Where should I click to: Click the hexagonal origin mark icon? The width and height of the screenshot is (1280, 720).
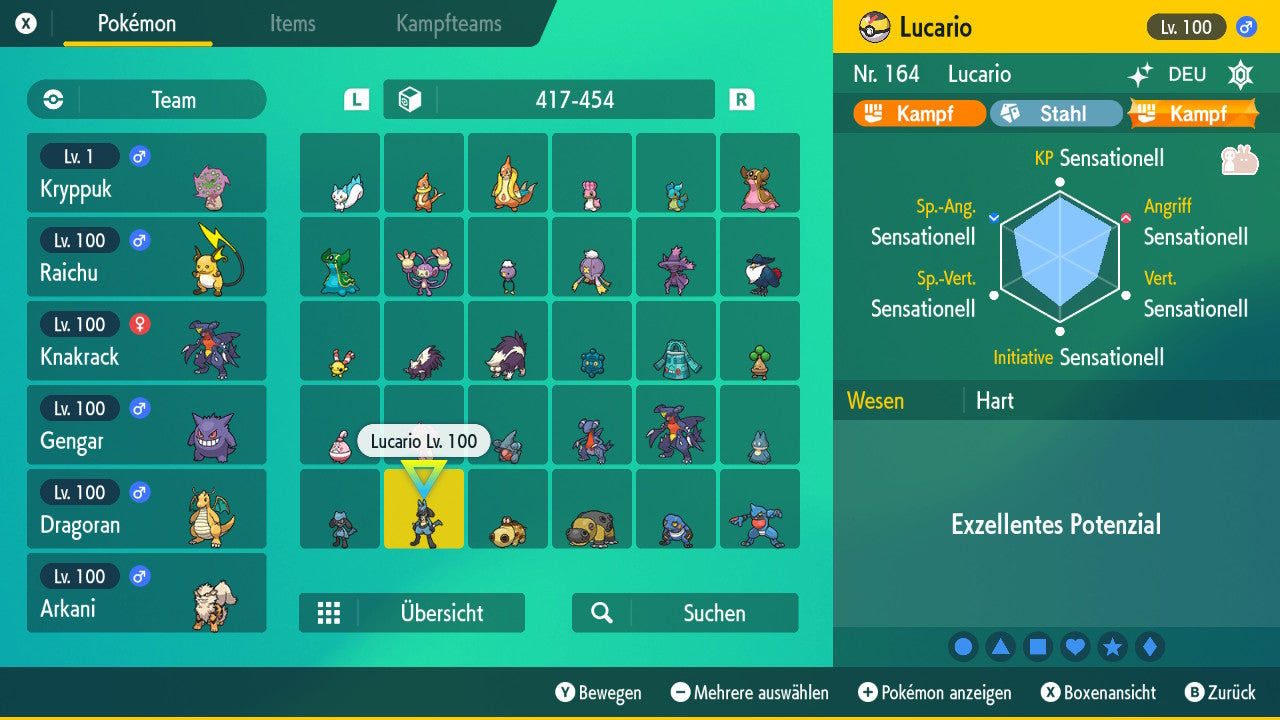click(1240, 74)
